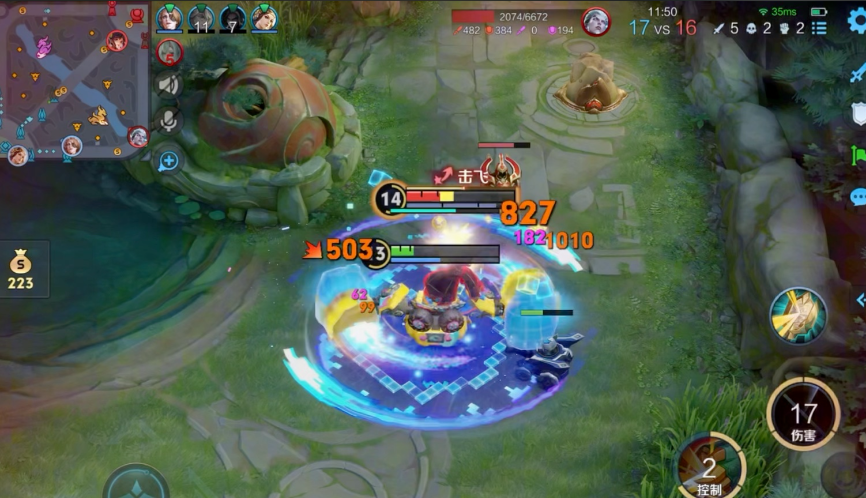Open settings via the gear icon
866x498 pixels.
tap(856, 19)
